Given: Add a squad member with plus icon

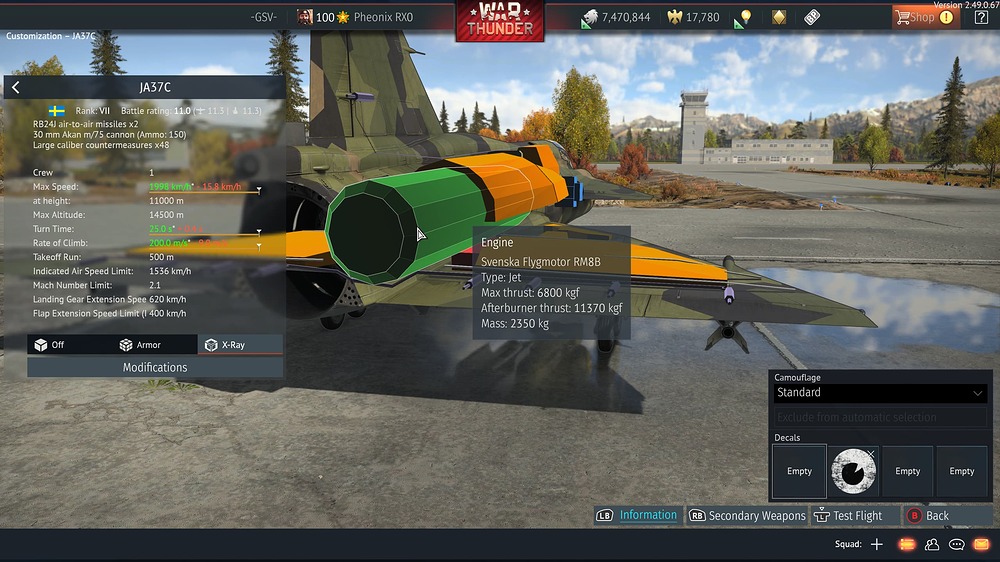Looking at the screenshot, I should click(877, 544).
